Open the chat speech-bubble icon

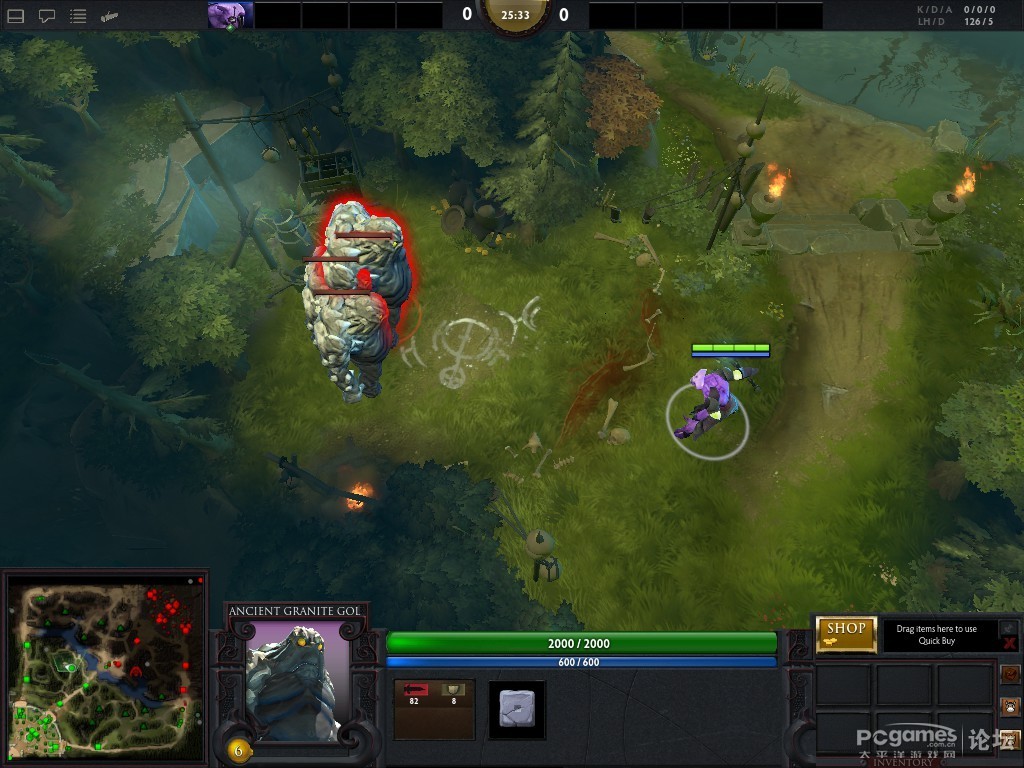pyautogui.click(x=47, y=16)
